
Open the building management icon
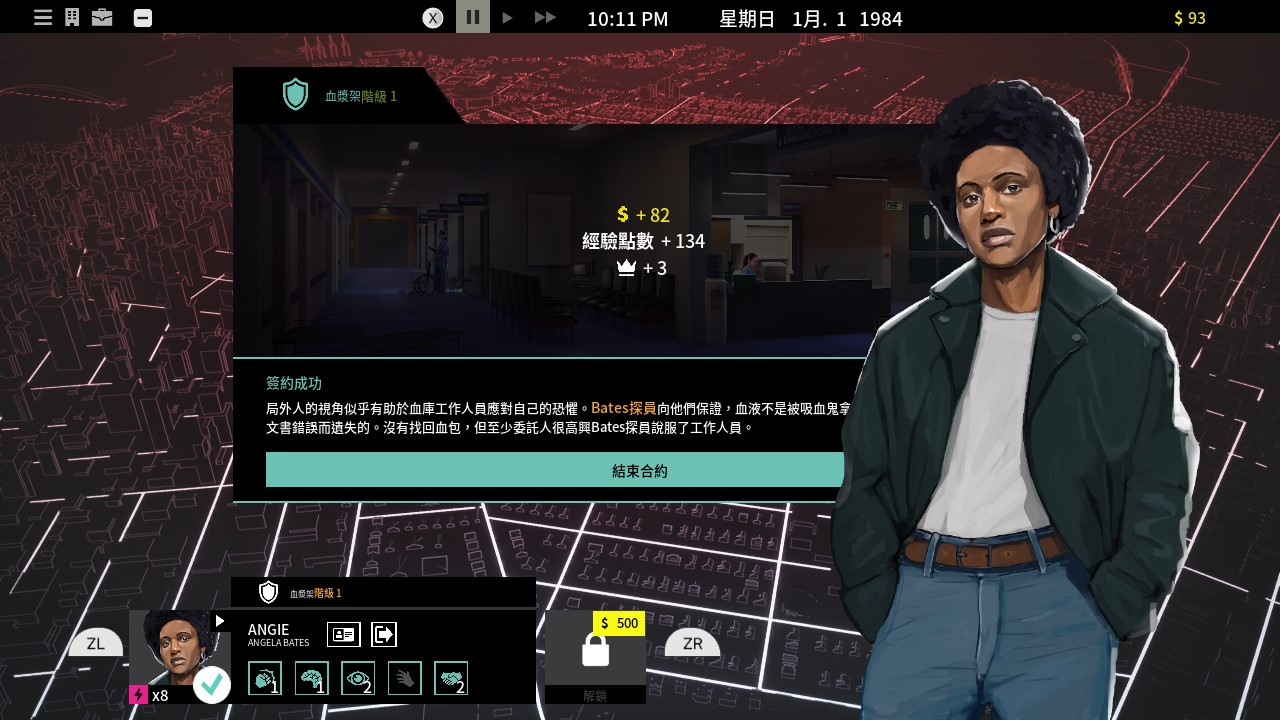(x=72, y=17)
